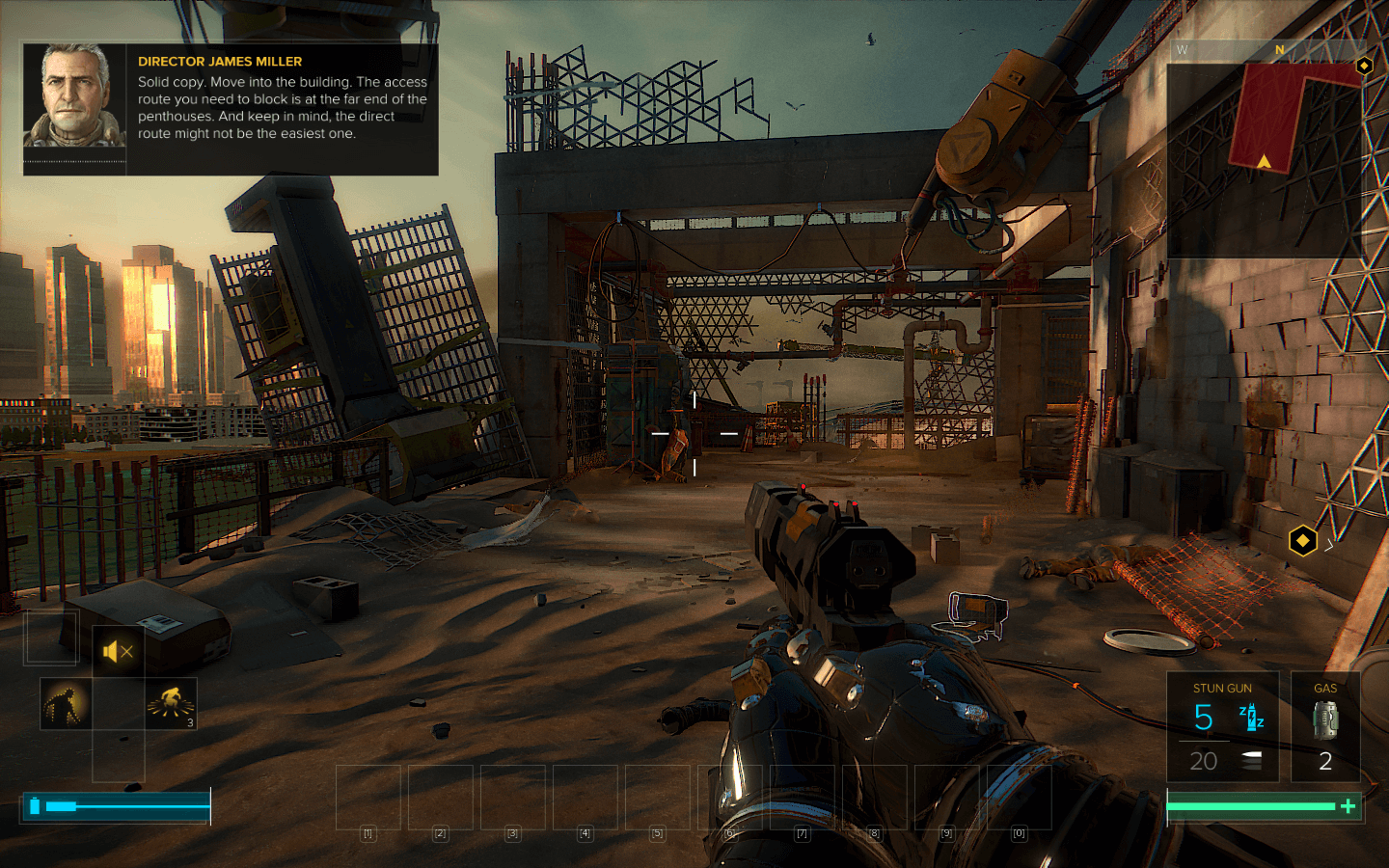Select the muted speaker augmentation icon
The image size is (1389, 868).
118,652
